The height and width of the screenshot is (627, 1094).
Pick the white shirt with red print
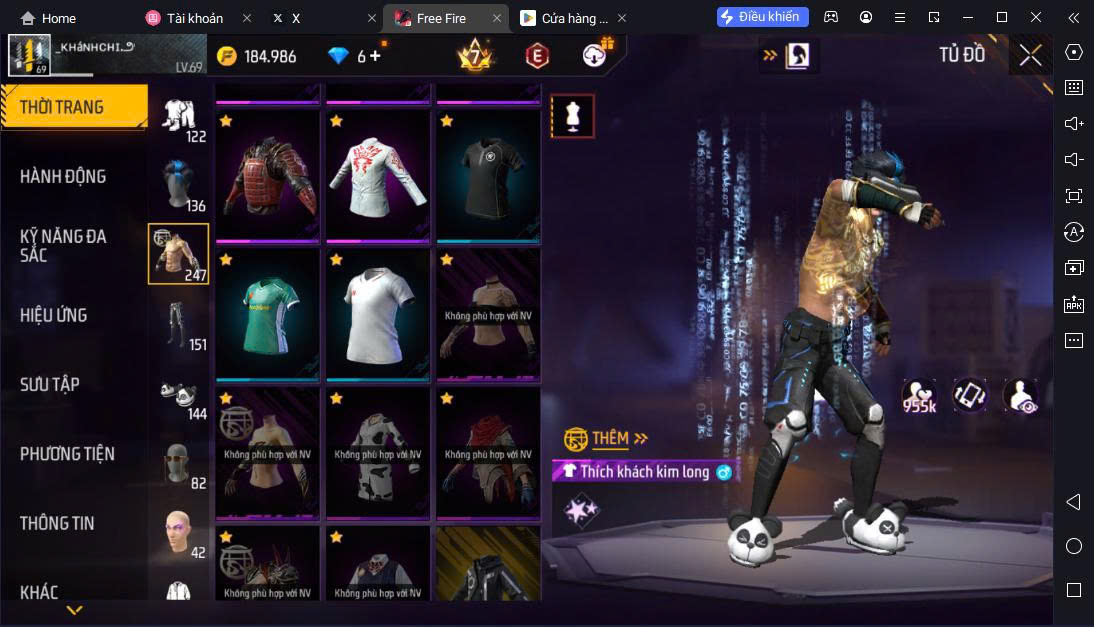pos(377,176)
